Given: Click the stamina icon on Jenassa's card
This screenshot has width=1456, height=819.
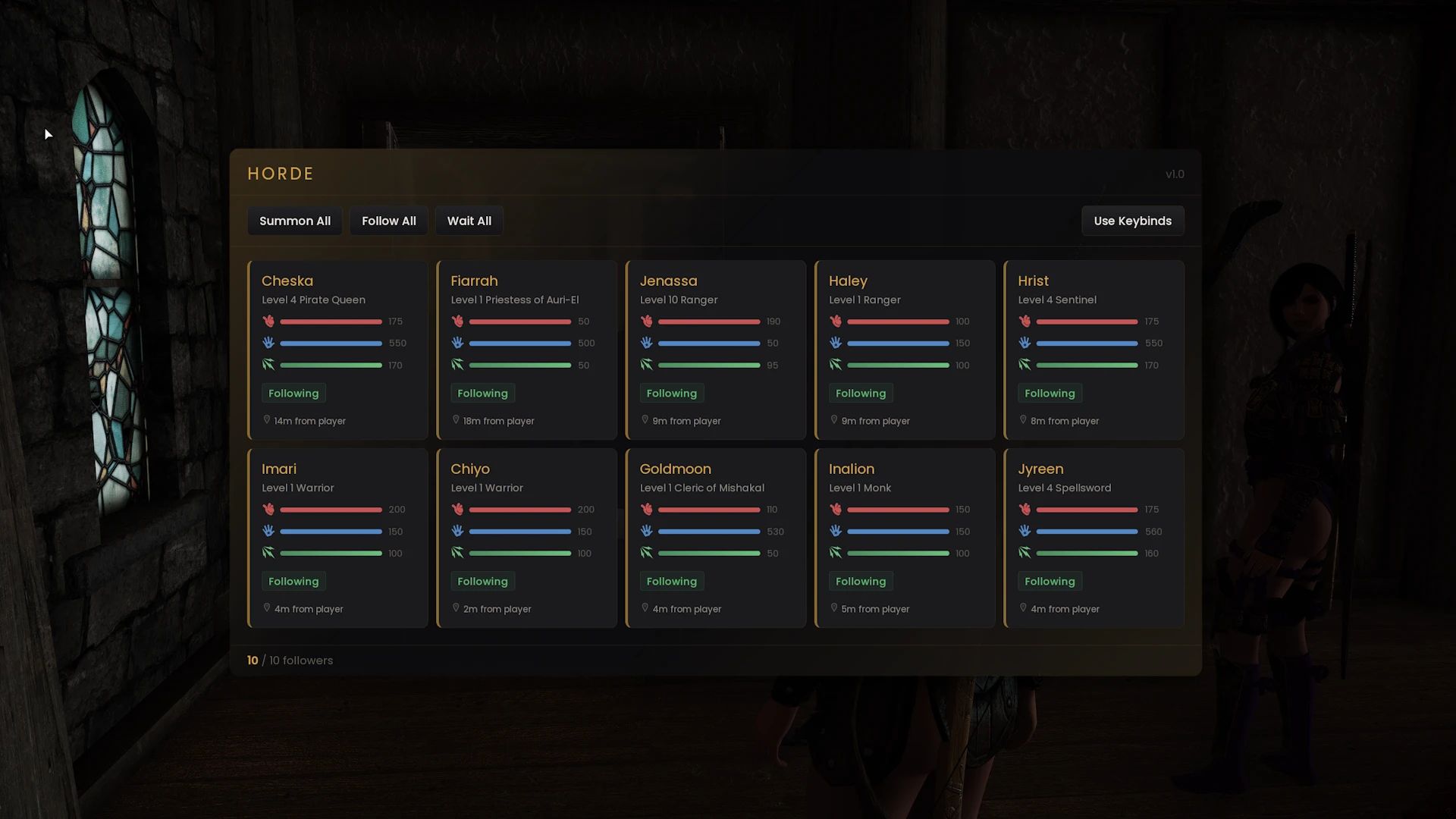Looking at the screenshot, I should pyautogui.click(x=647, y=365).
